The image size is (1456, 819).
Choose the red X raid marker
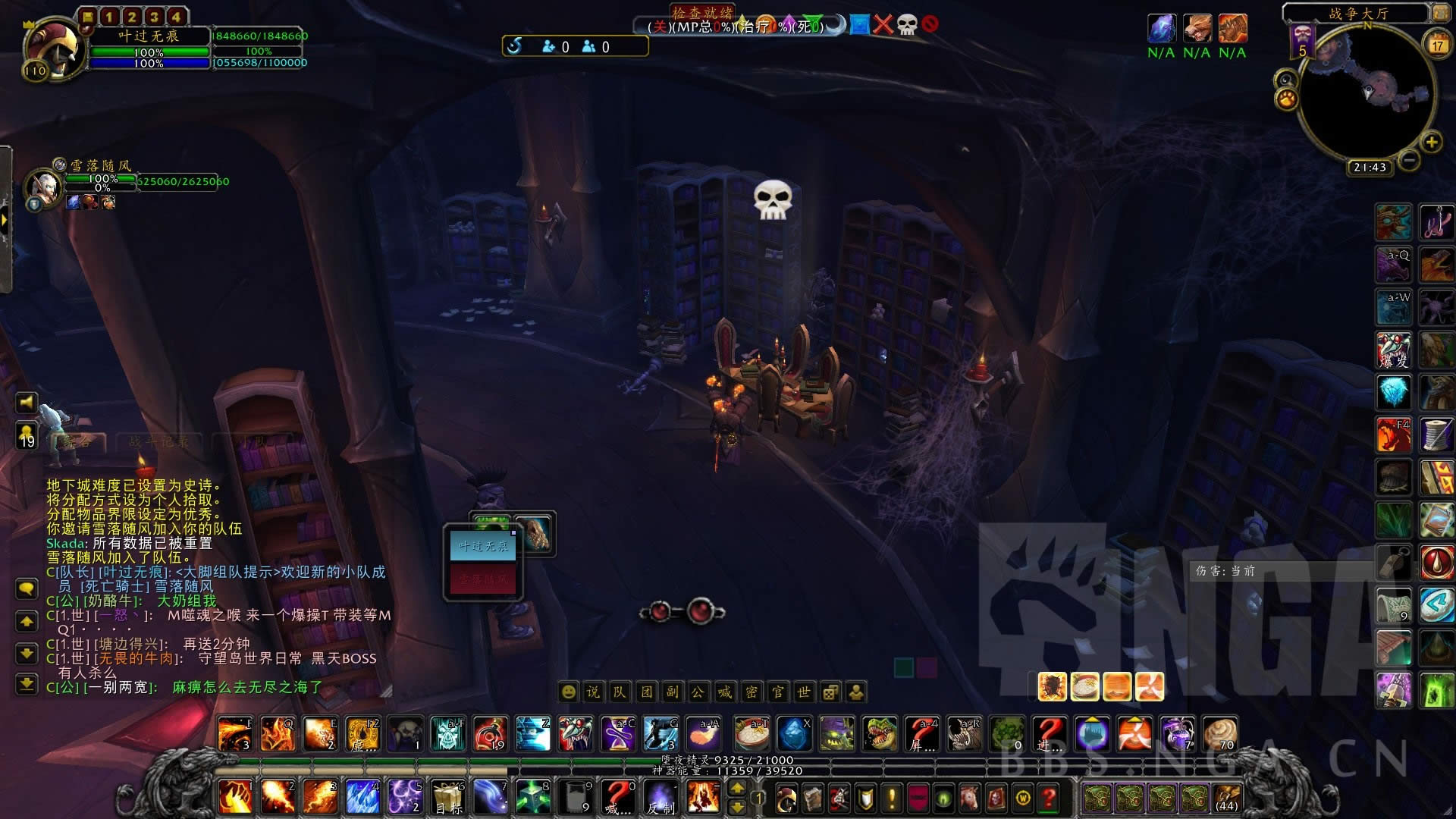(883, 25)
